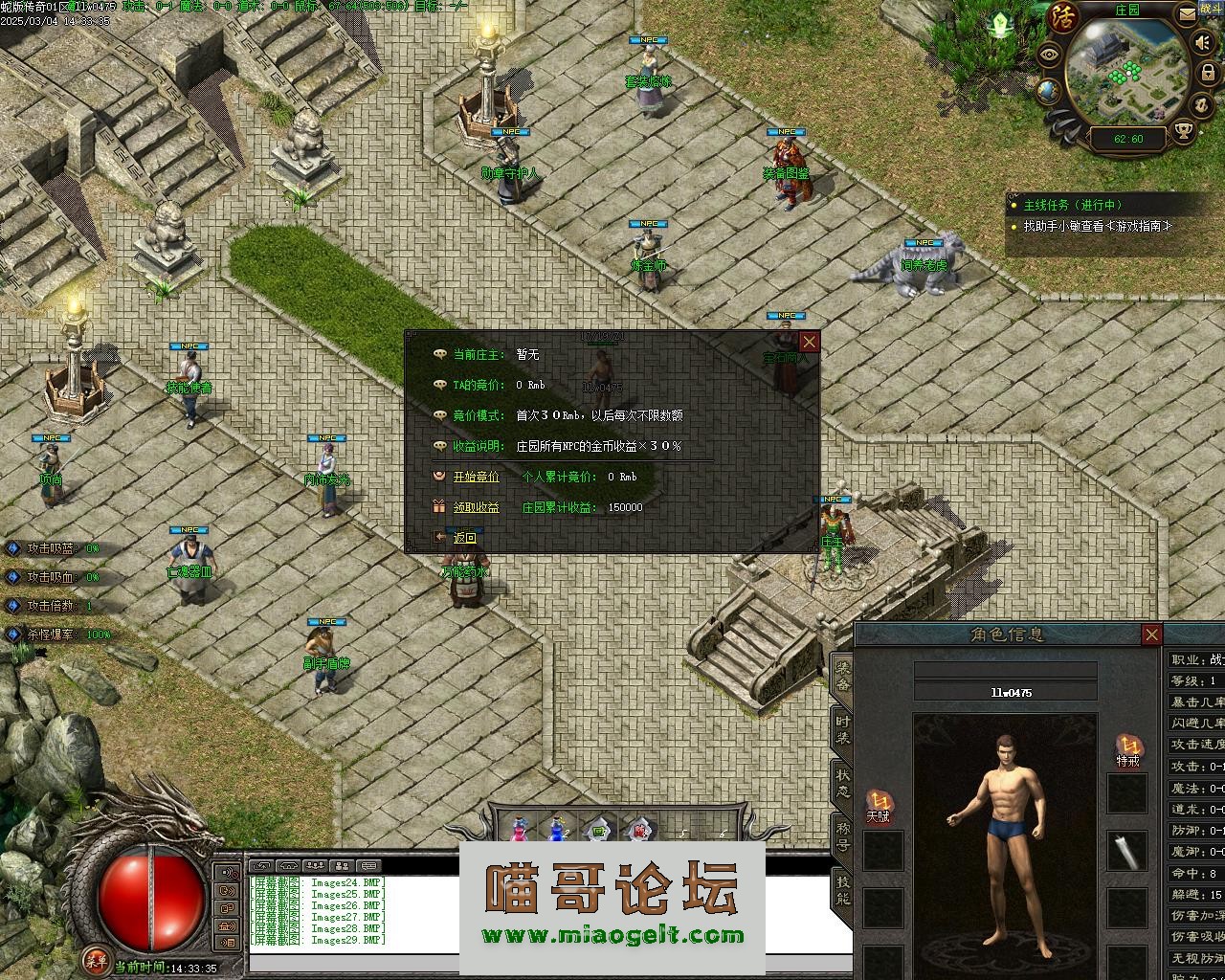Open the 天赋 talent icon

point(879,804)
